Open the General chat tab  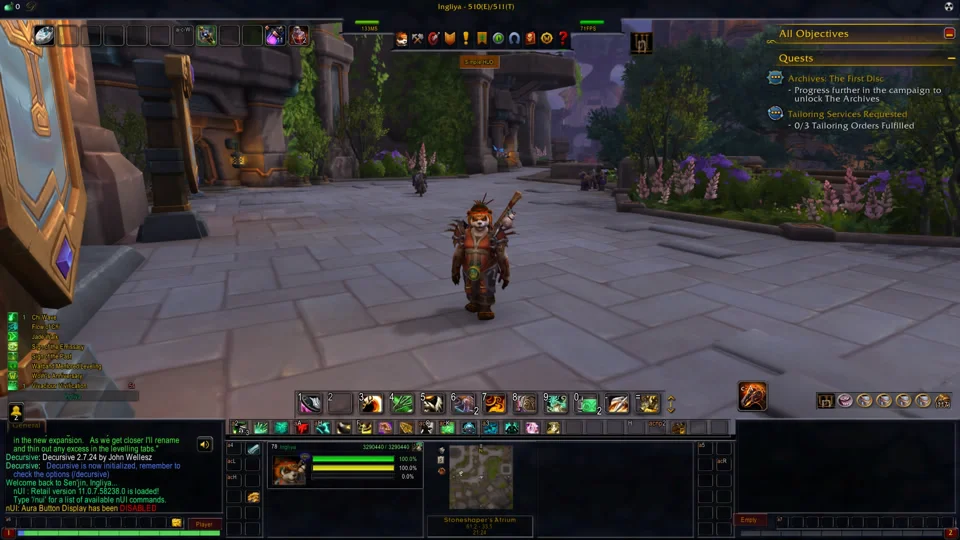[x=27, y=425]
